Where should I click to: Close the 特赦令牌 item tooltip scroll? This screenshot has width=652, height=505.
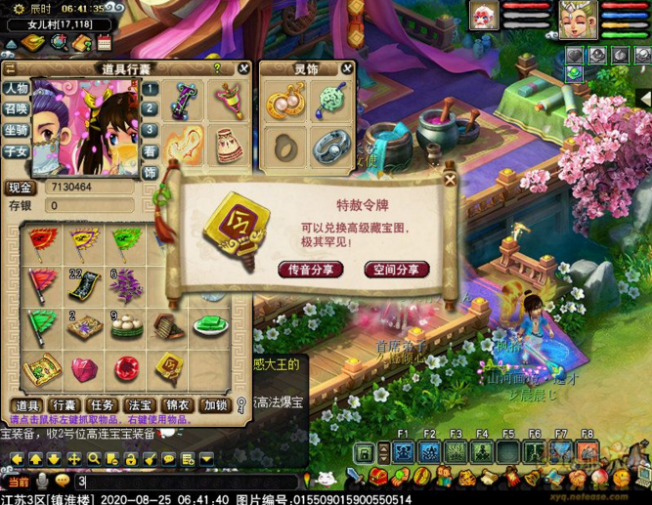pos(449,179)
